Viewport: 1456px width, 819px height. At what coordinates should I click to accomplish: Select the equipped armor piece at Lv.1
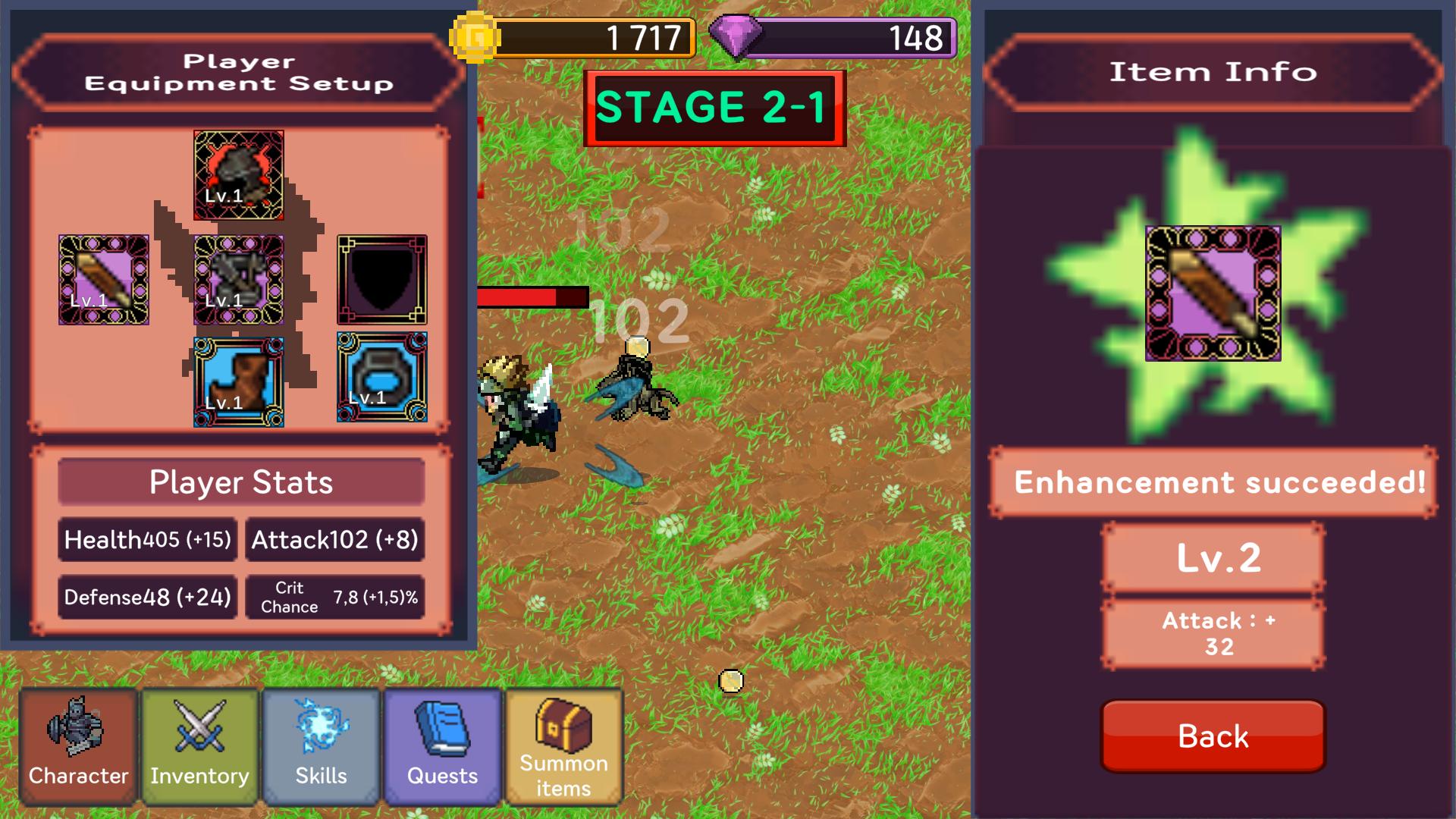pos(239,281)
